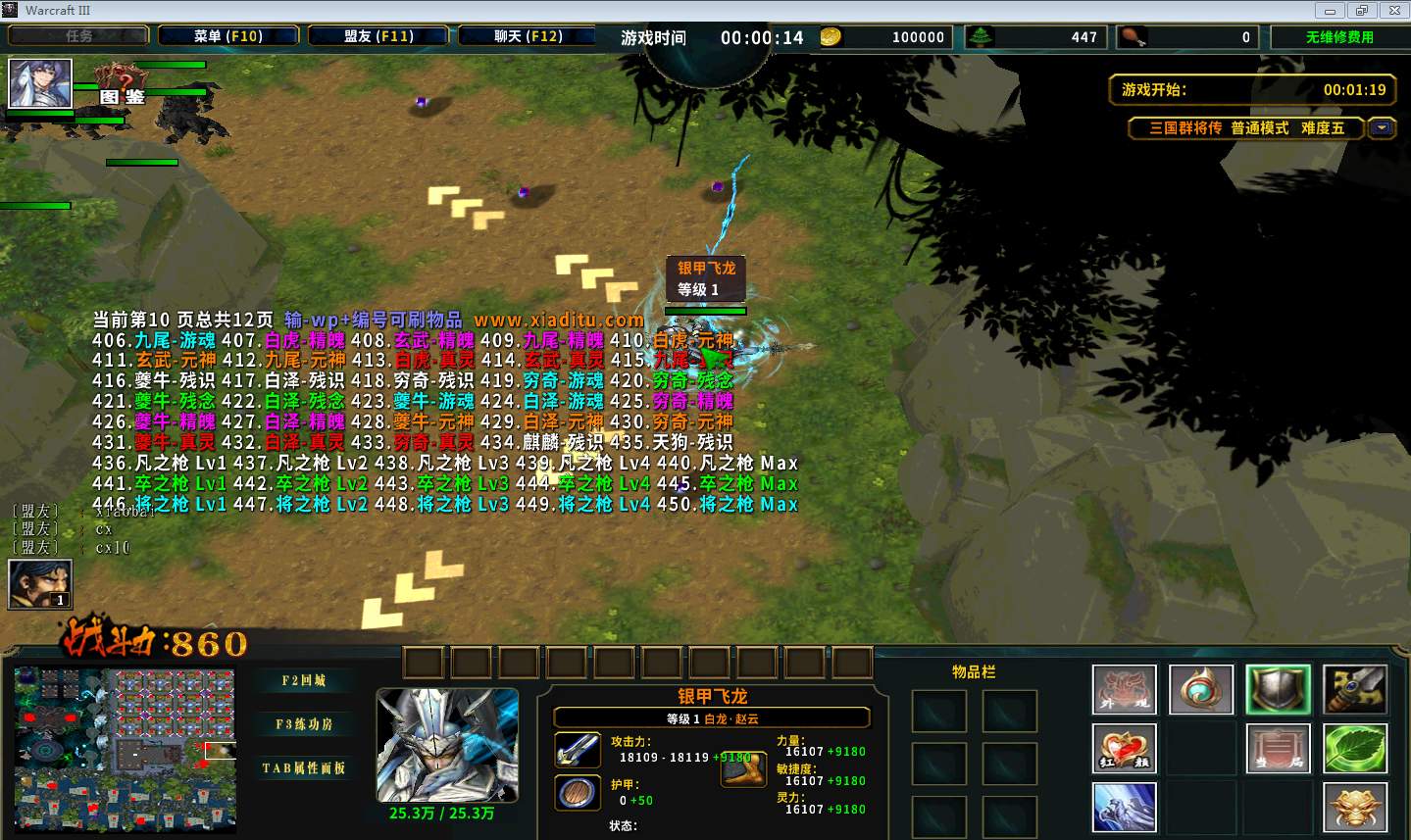Viewport: 1411px width, 840px height.
Task: Open the 聊天 (F12) chat log
Action: point(528,36)
